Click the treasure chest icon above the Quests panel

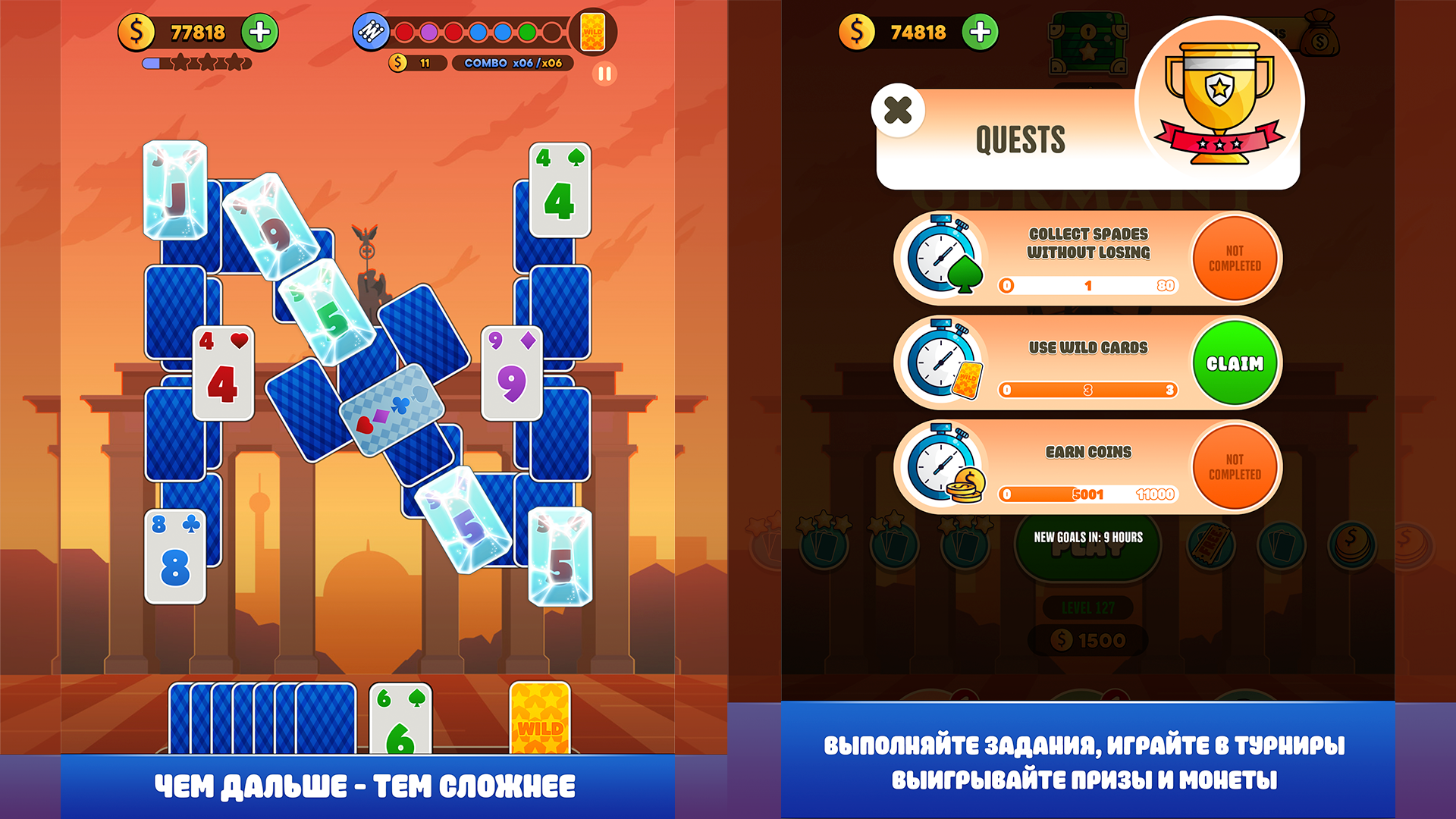(x=1087, y=42)
